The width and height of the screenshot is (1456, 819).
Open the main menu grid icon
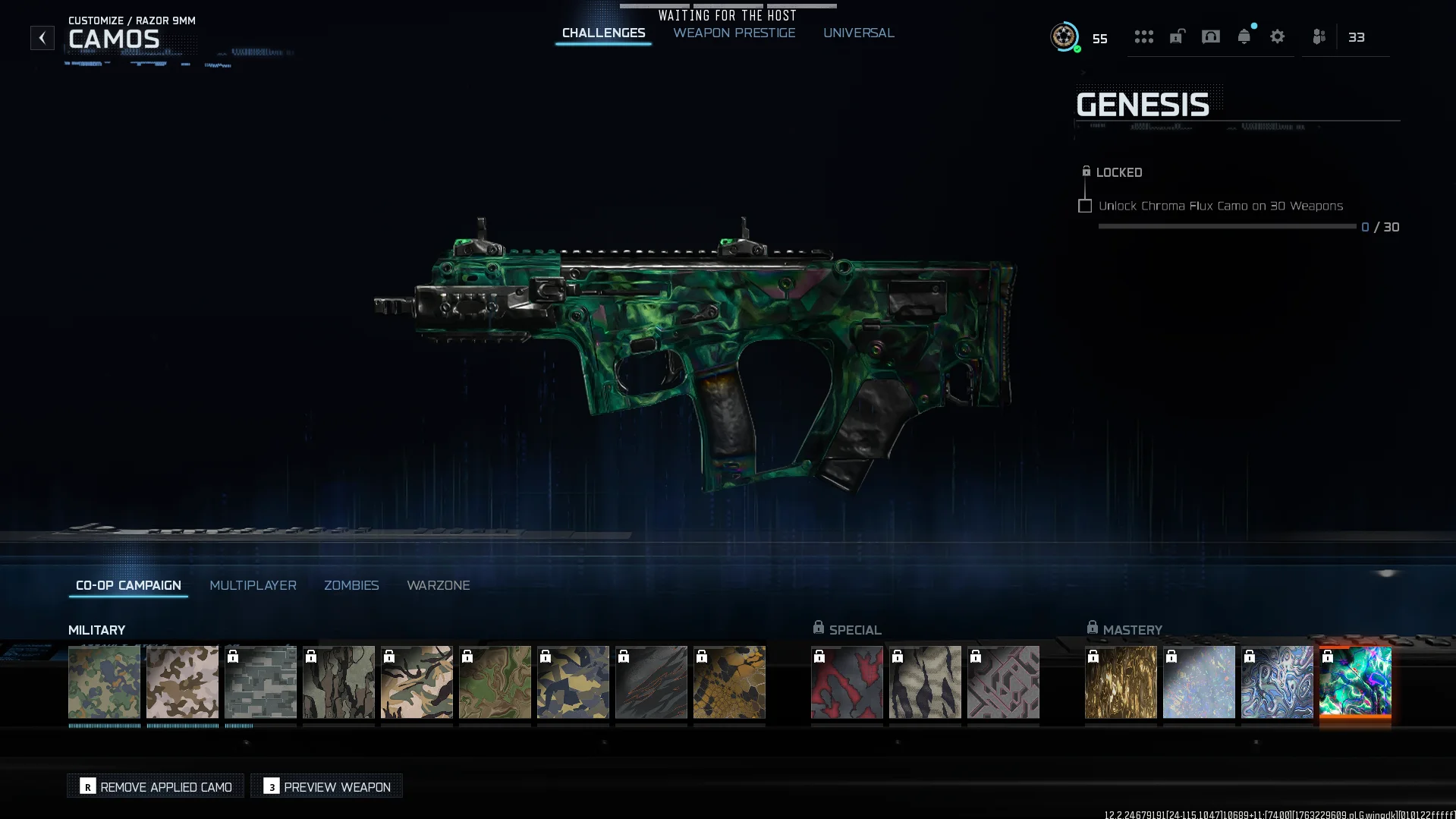click(1144, 36)
